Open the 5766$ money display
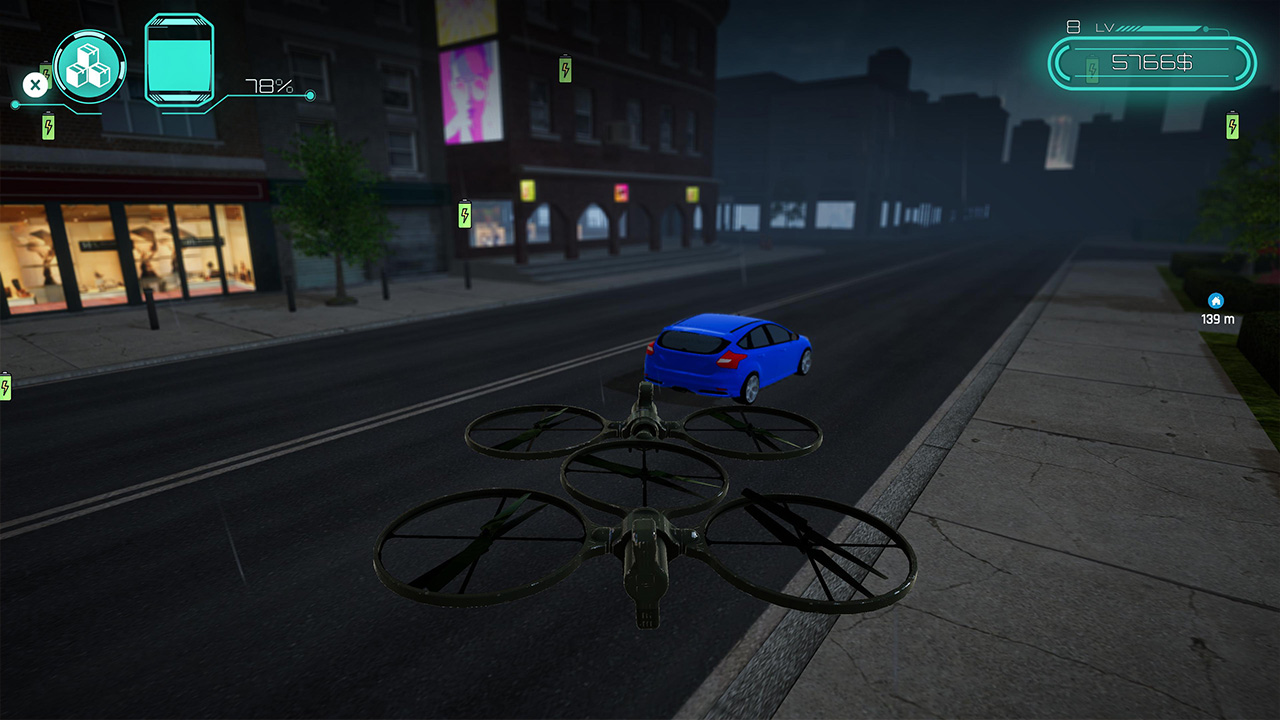This screenshot has width=1280, height=720. 1150,60
